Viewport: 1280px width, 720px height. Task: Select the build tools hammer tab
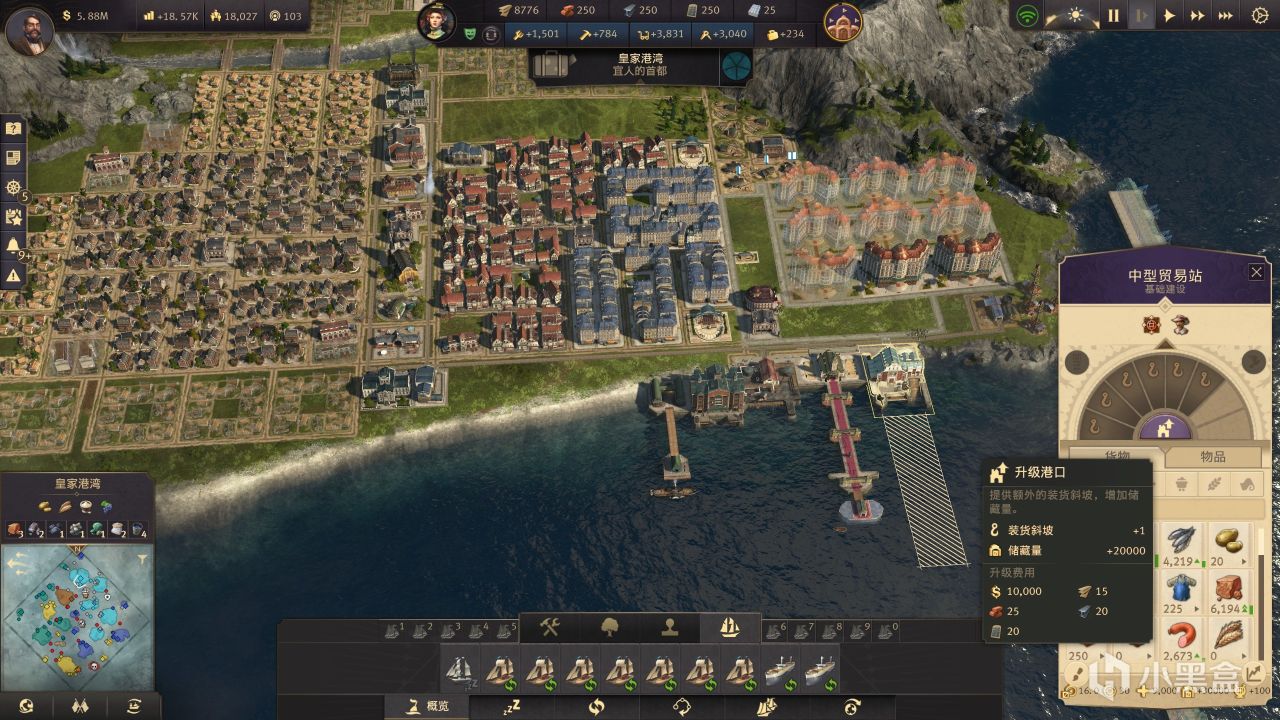[x=549, y=627]
